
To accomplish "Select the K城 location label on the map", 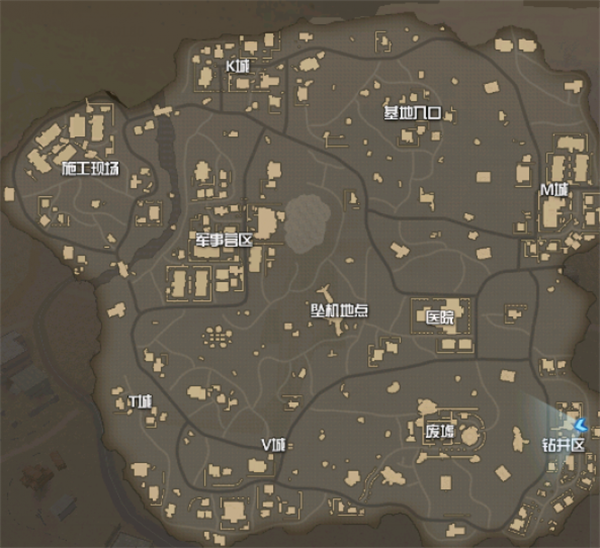I will pyautogui.click(x=238, y=66).
